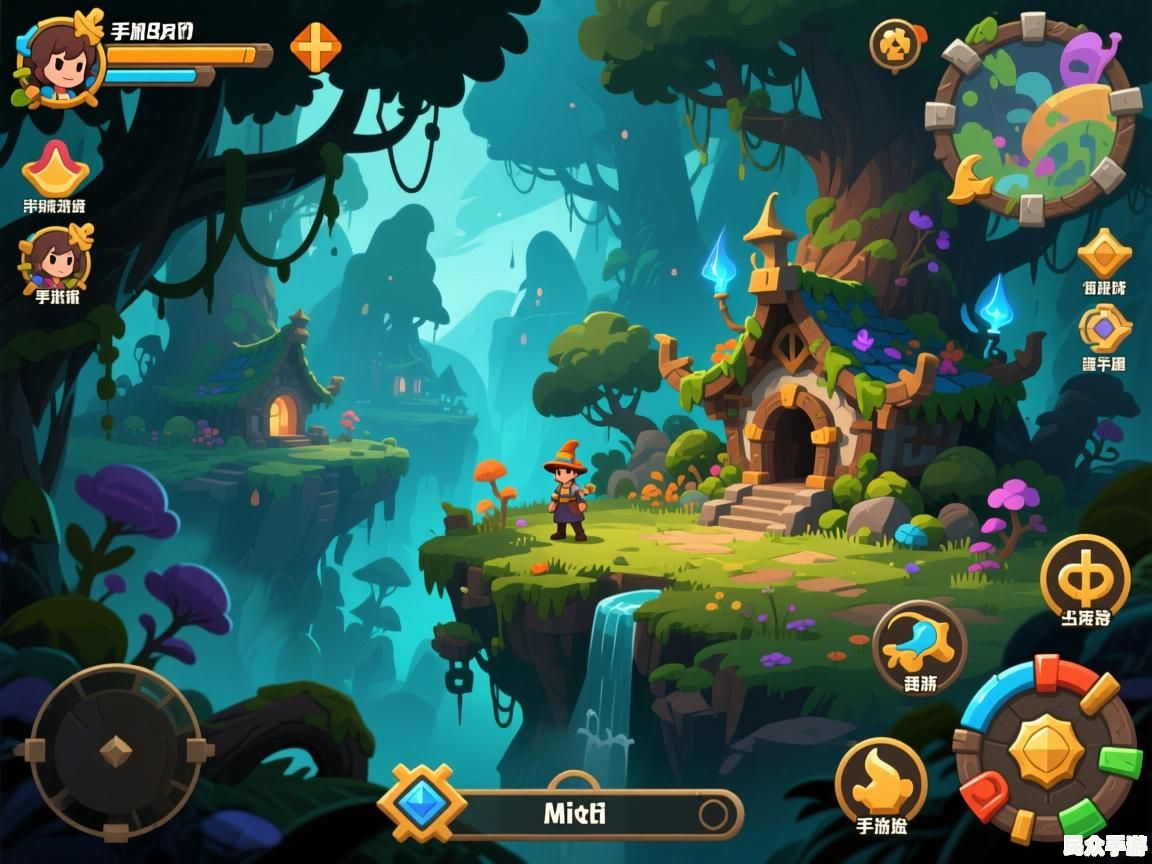
Task: Trigger the golden flame skill button
Action: [881, 780]
